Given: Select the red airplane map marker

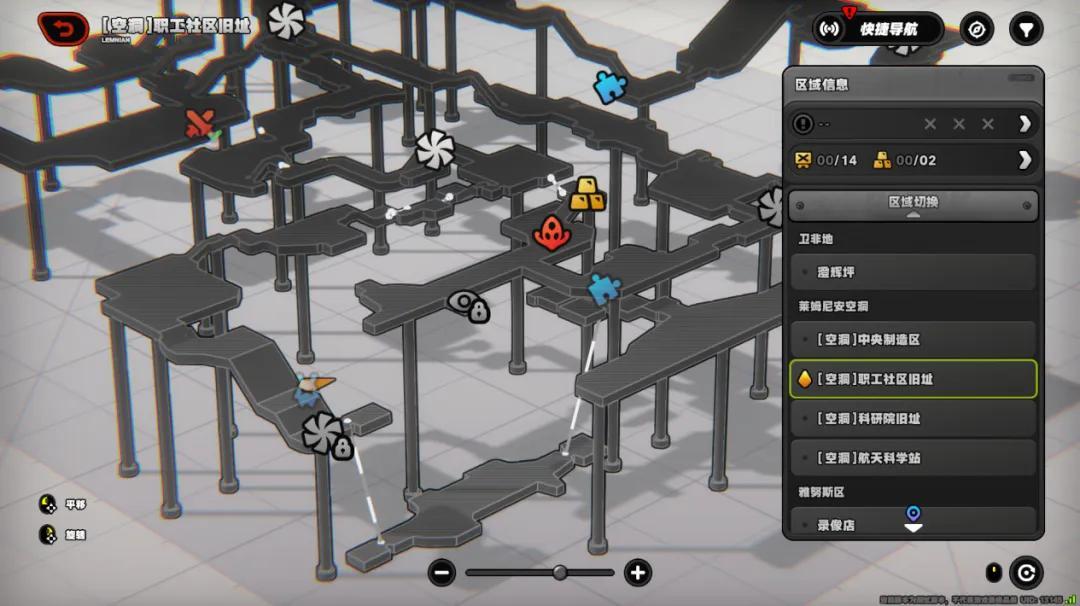Looking at the screenshot, I should 200,124.
